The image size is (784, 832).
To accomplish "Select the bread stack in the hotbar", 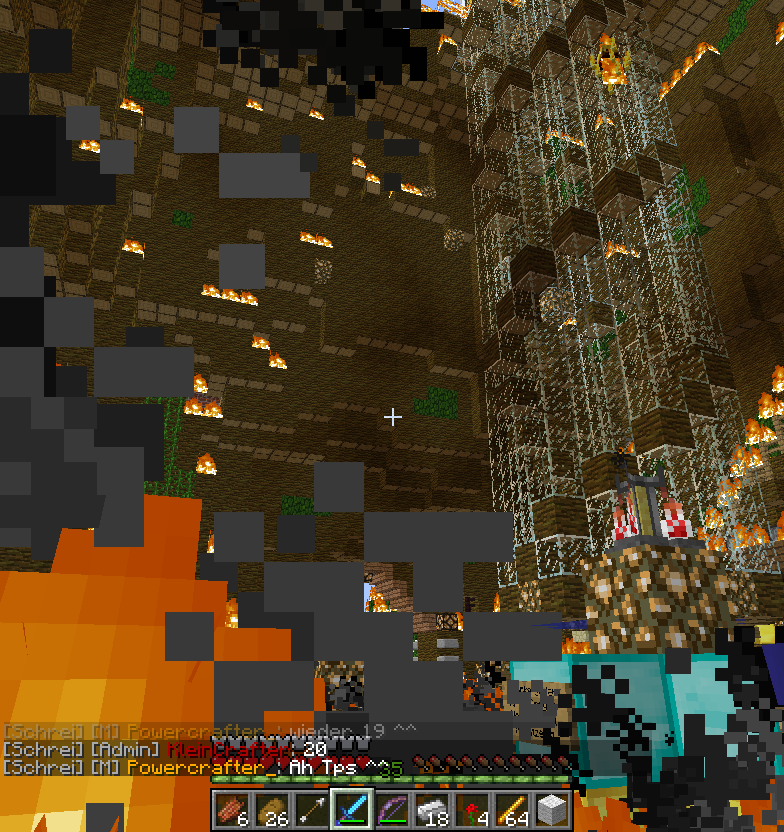I will 272,809.
